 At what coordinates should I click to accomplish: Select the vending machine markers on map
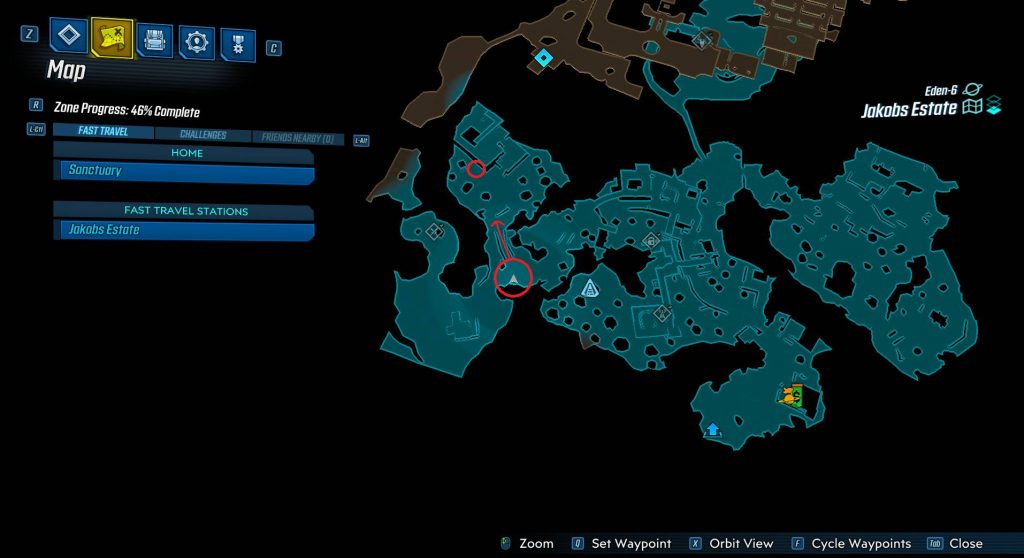point(794,395)
